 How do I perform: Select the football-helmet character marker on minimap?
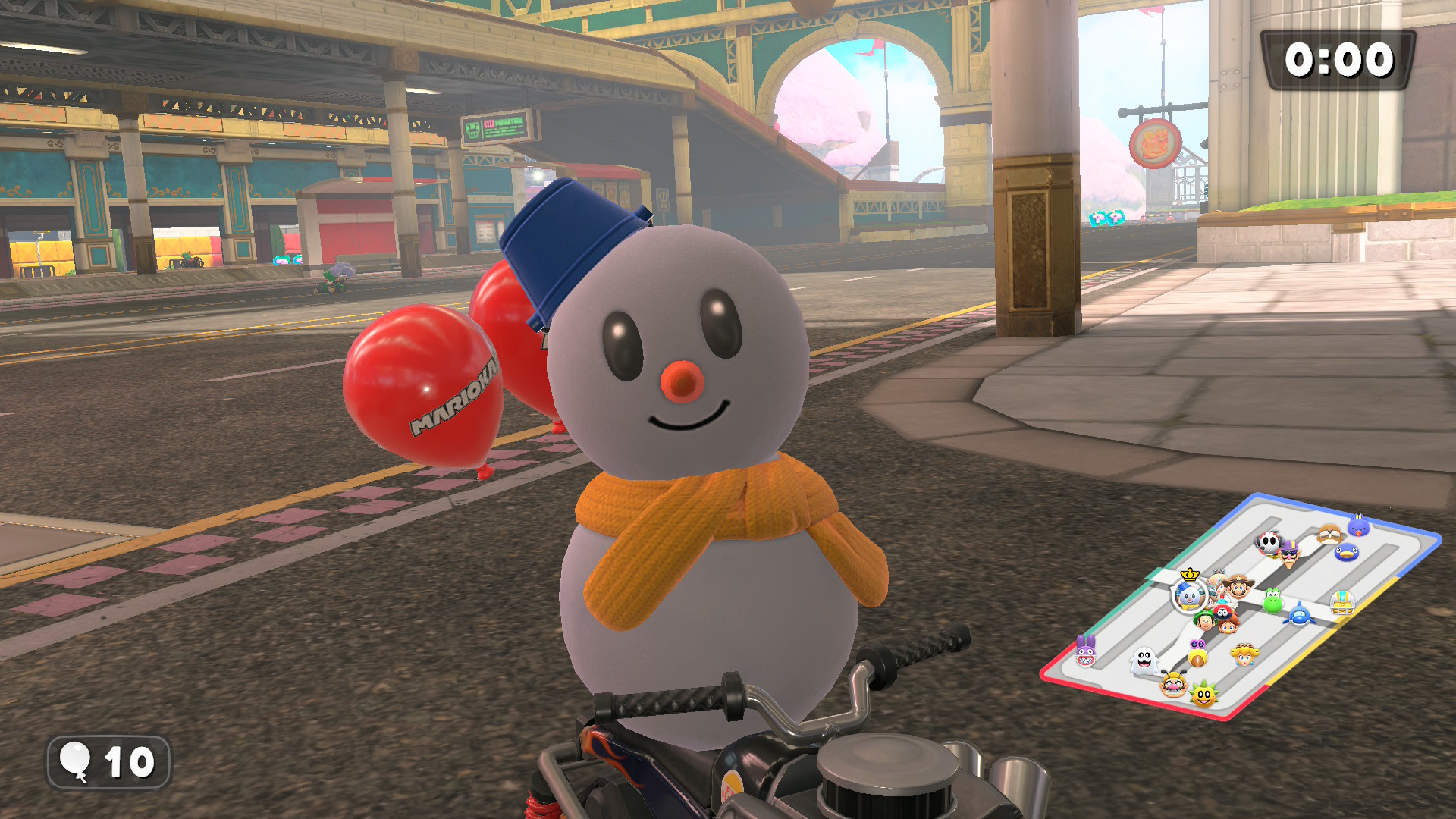coord(1342,603)
